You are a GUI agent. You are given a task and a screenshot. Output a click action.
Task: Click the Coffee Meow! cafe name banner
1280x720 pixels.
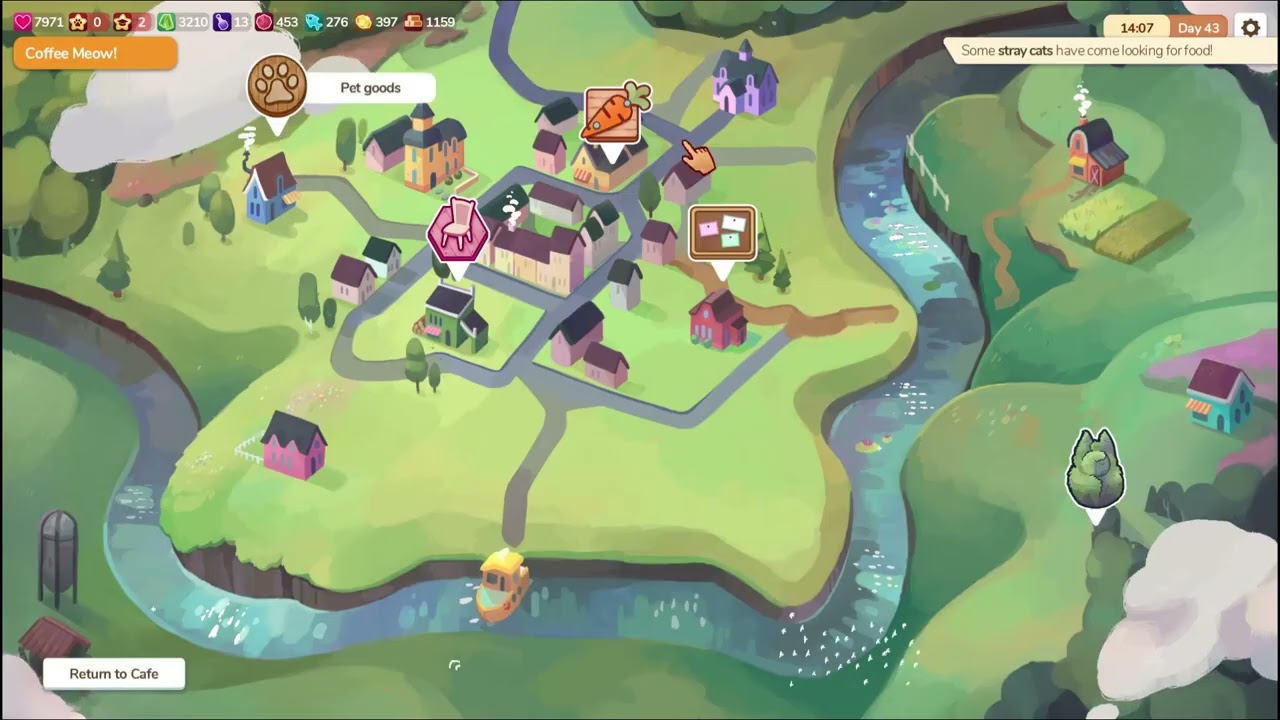tap(95, 54)
